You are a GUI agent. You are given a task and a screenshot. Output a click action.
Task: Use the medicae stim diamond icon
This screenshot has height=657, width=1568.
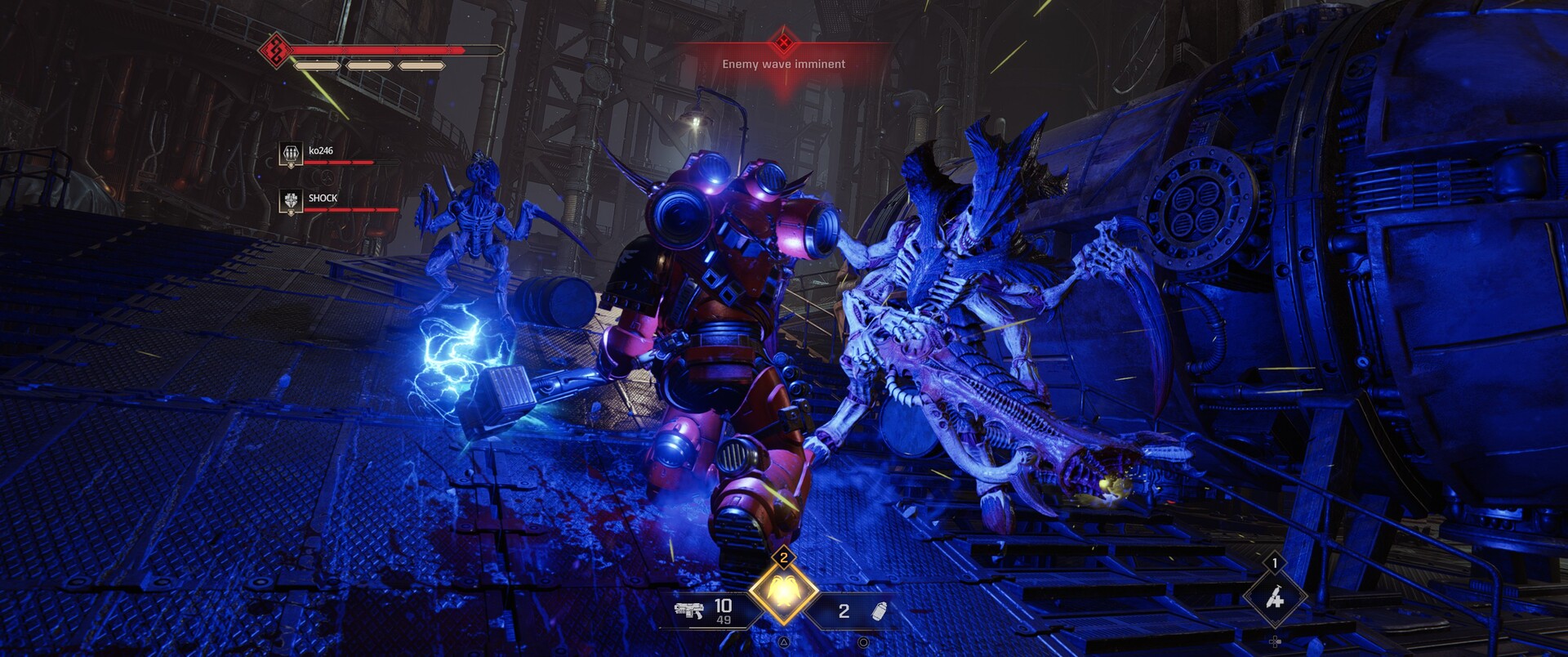(x=1274, y=598)
